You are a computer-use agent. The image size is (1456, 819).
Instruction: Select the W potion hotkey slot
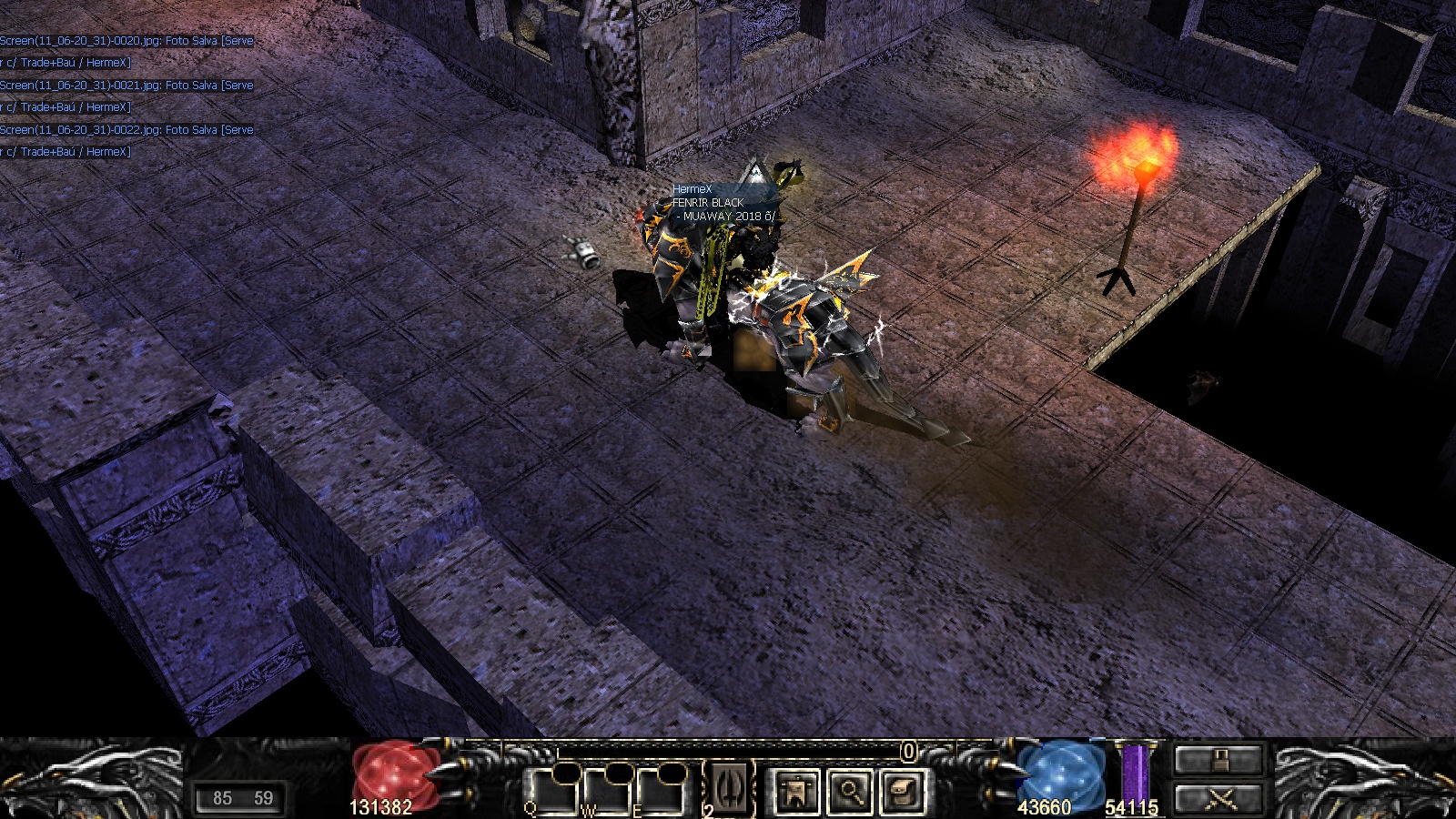(x=607, y=792)
